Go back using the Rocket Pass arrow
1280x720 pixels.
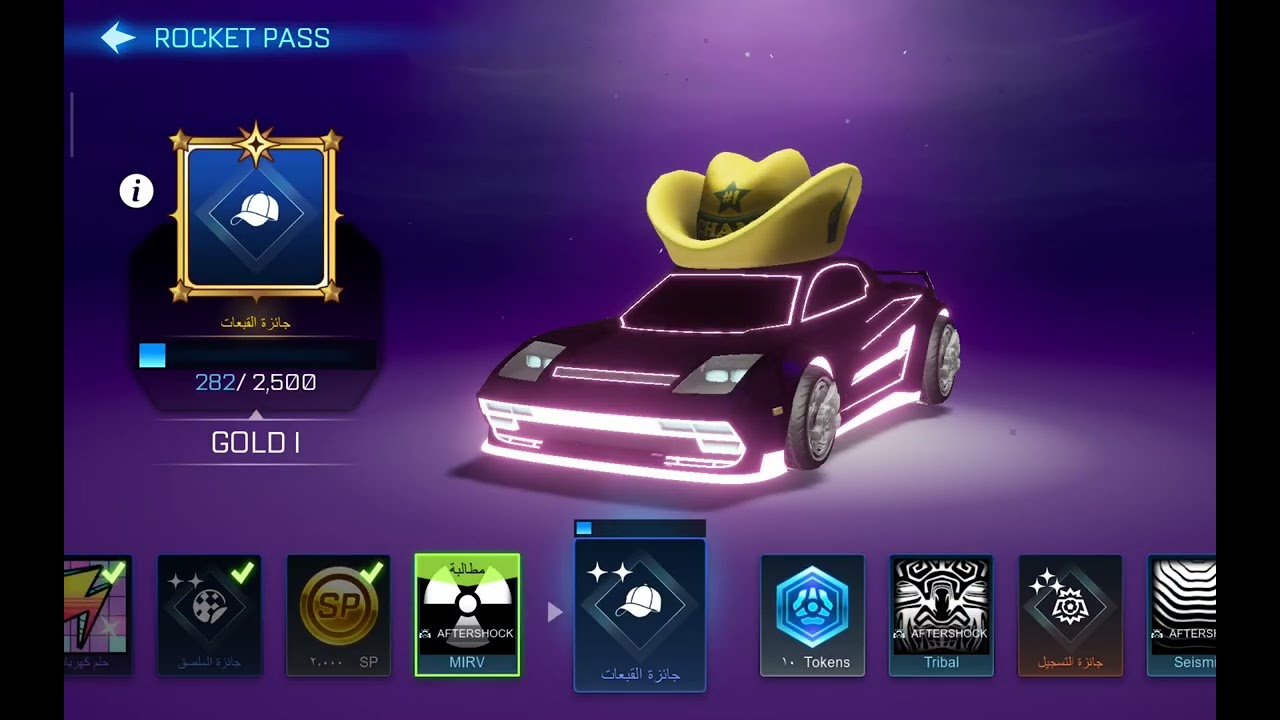pyautogui.click(x=118, y=39)
